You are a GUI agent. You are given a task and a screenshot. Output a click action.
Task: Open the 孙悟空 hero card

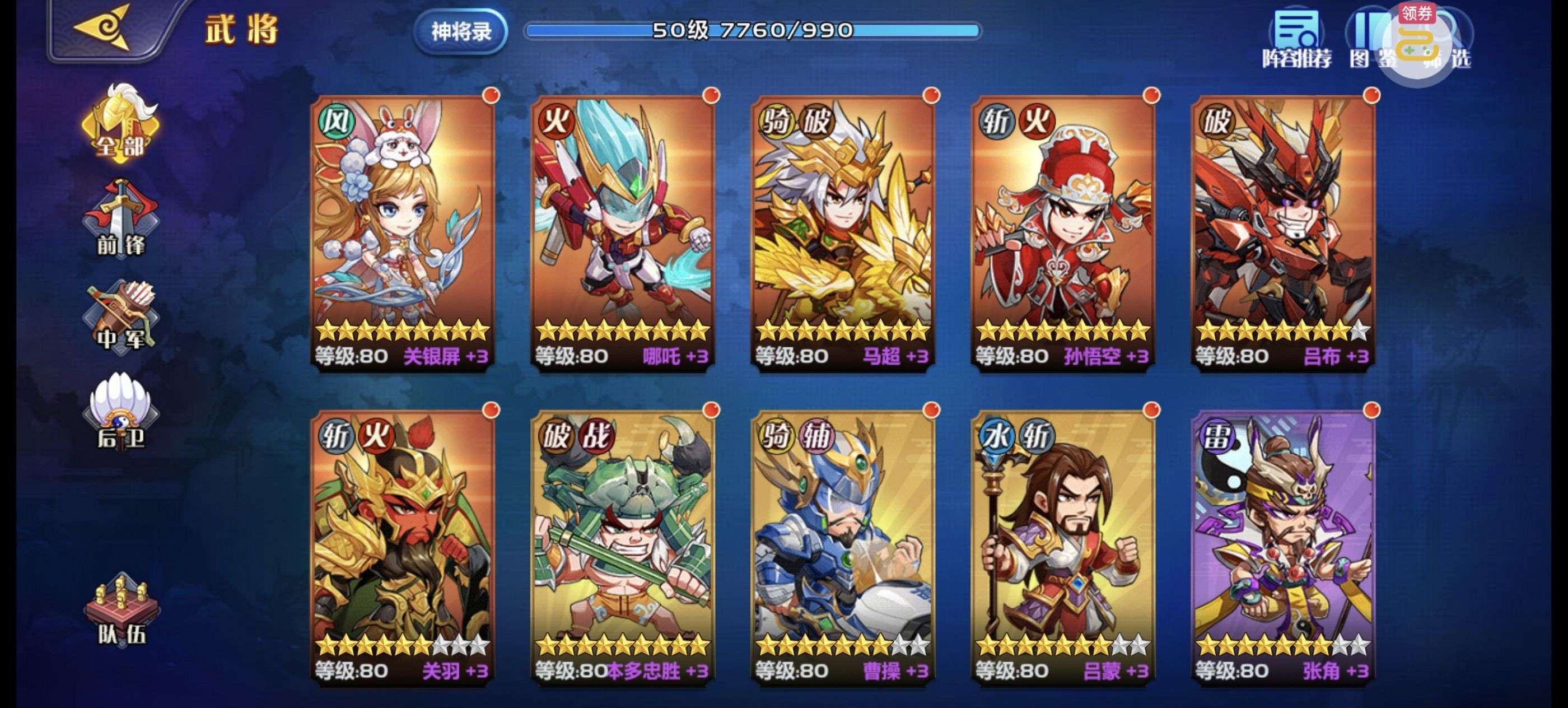pos(1063,231)
